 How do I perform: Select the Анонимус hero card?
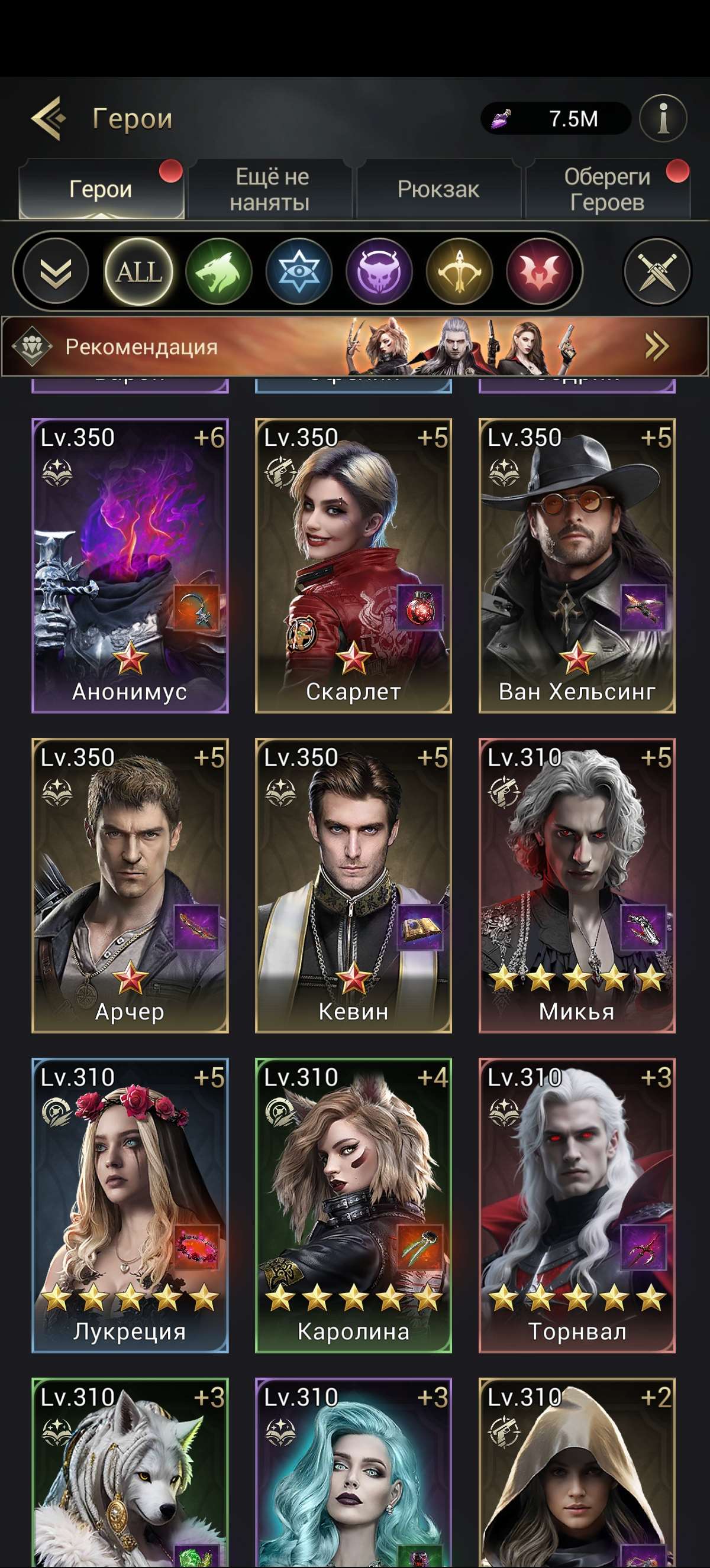click(x=130, y=565)
